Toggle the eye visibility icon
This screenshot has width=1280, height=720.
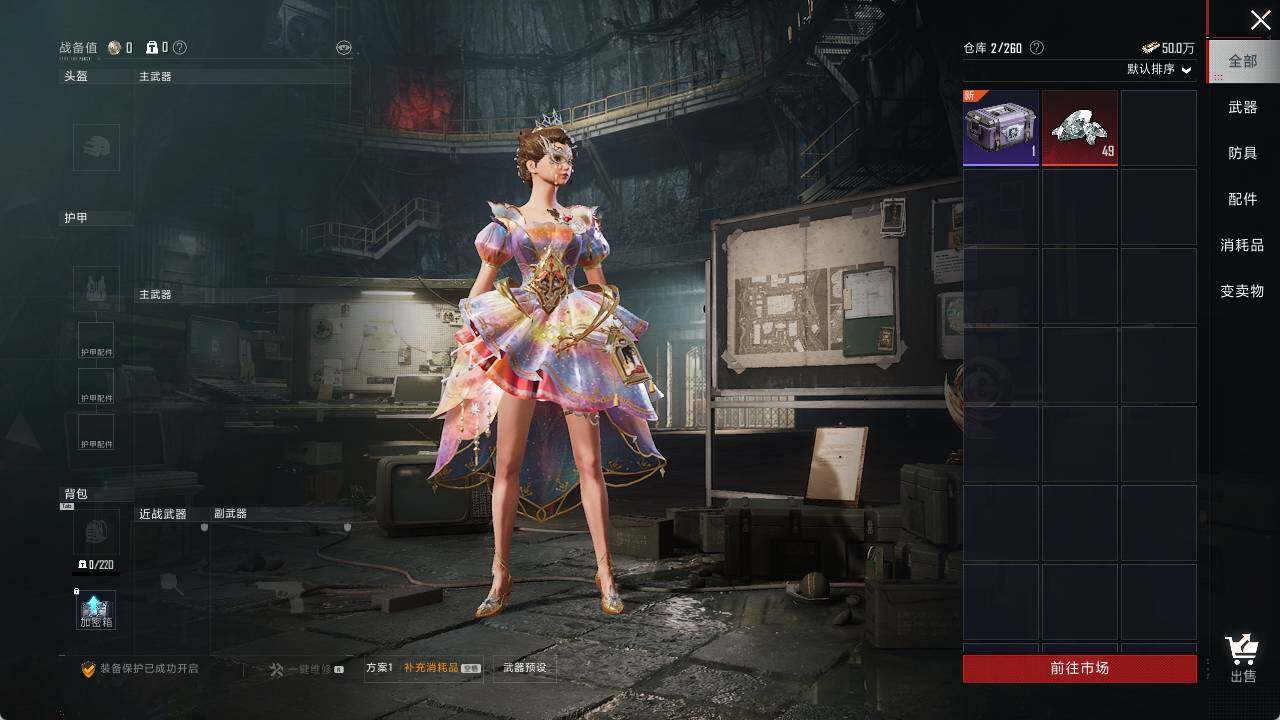pyautogui.click(x=343, y=47)
